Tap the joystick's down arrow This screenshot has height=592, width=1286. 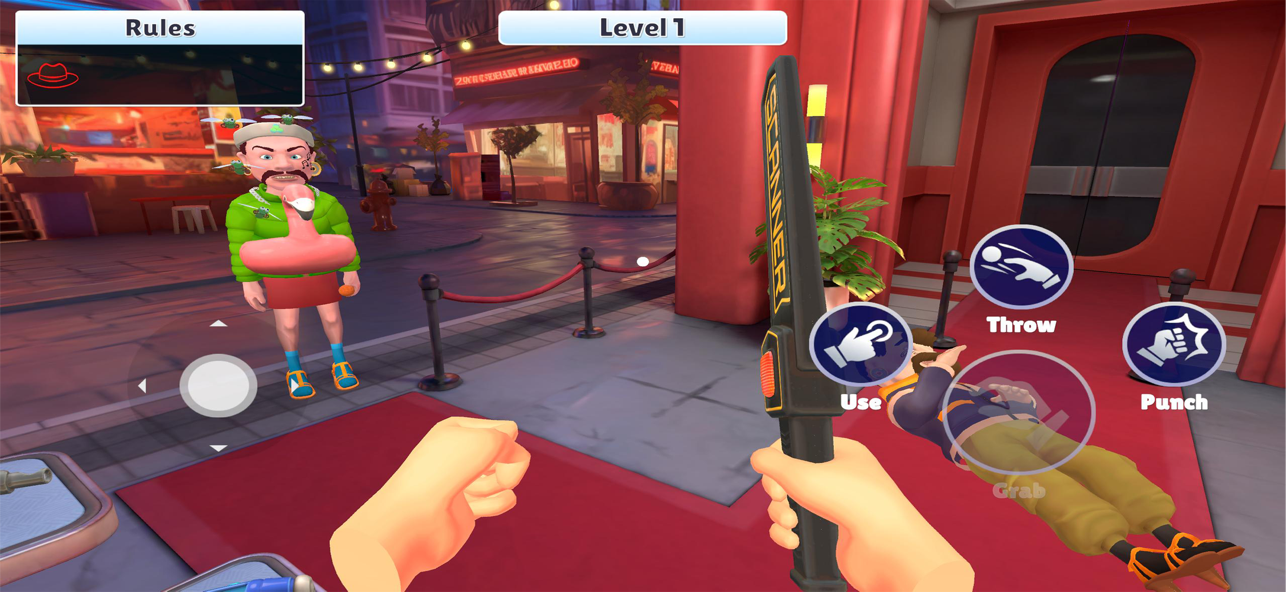pyautogui.click(x=218, y=448)
